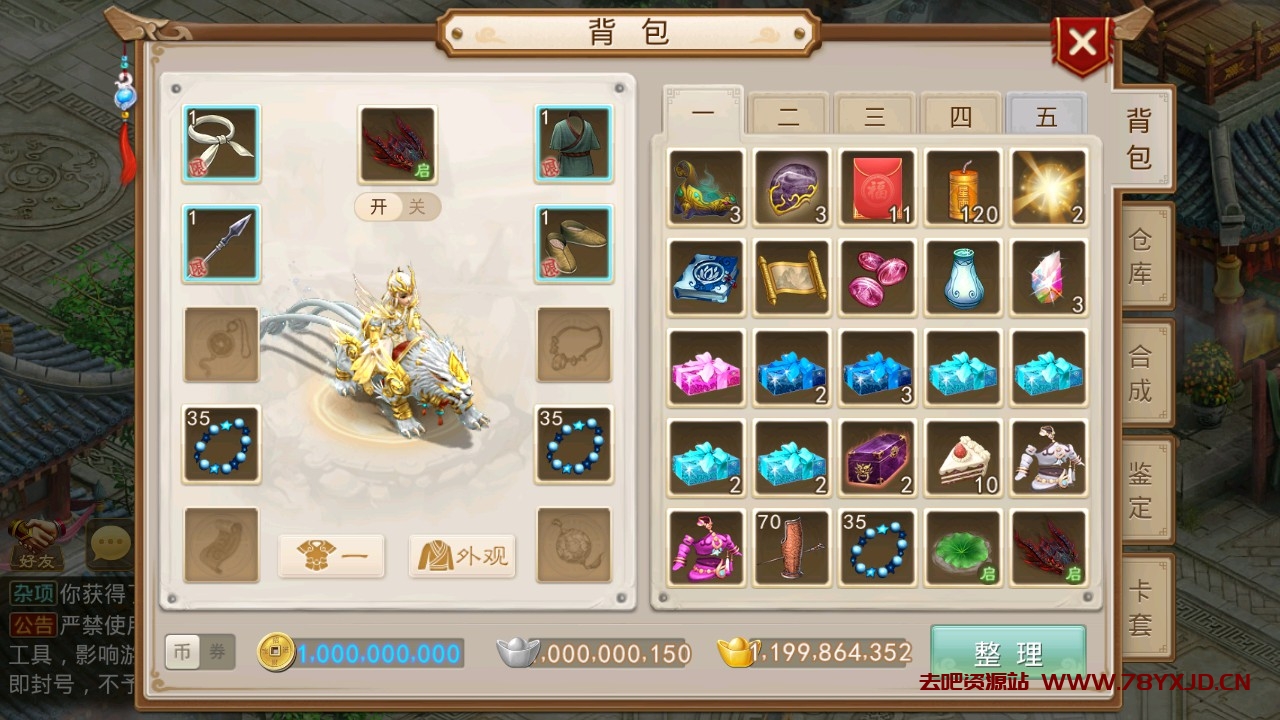Open the 外观 appearance button
Screen dimensions: 1280x720
(x=462, y=556)
